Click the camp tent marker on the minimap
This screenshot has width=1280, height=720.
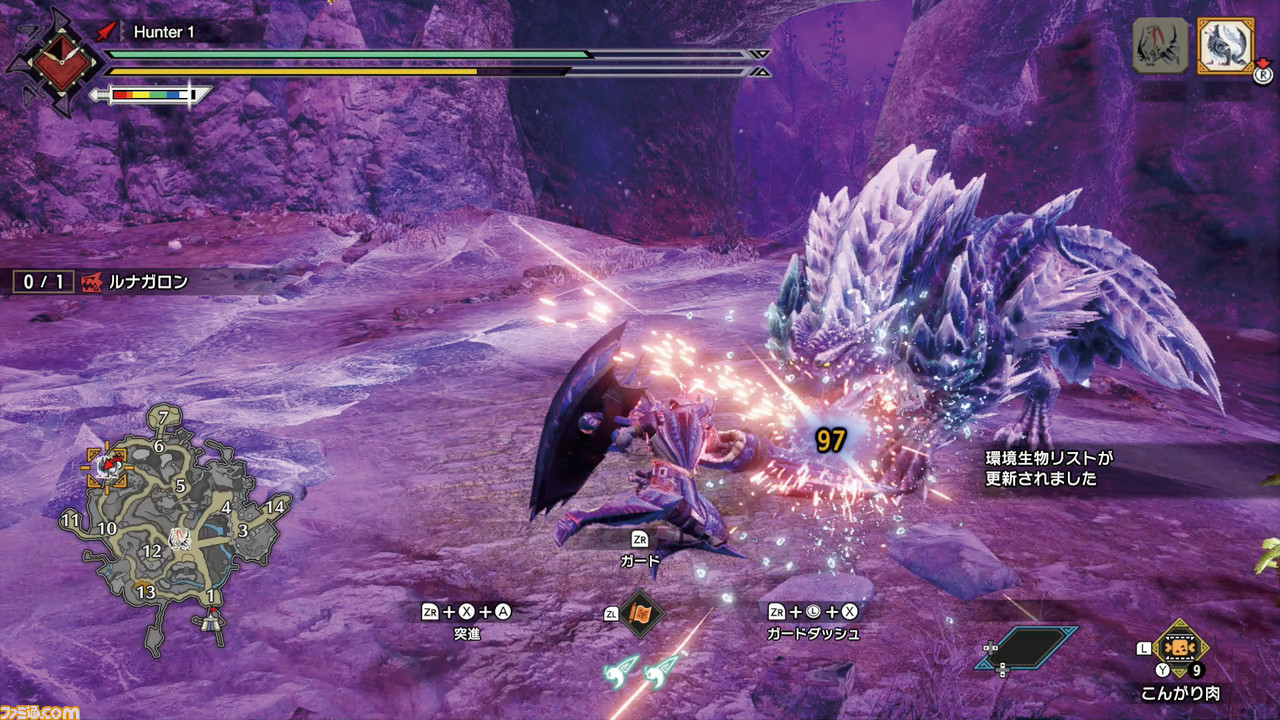[x=211, y=620]
